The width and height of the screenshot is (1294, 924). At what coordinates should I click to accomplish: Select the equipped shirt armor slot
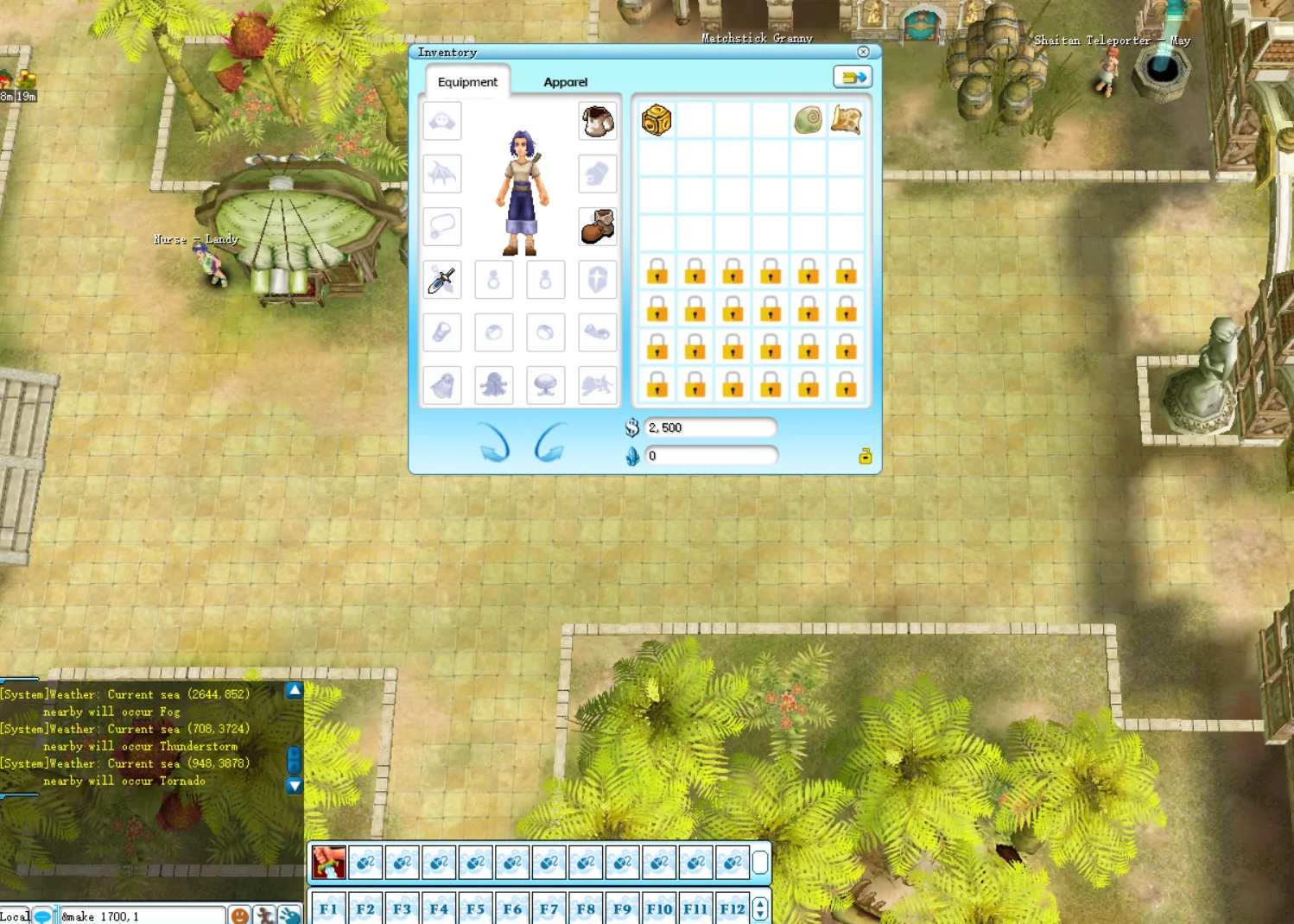597,122
